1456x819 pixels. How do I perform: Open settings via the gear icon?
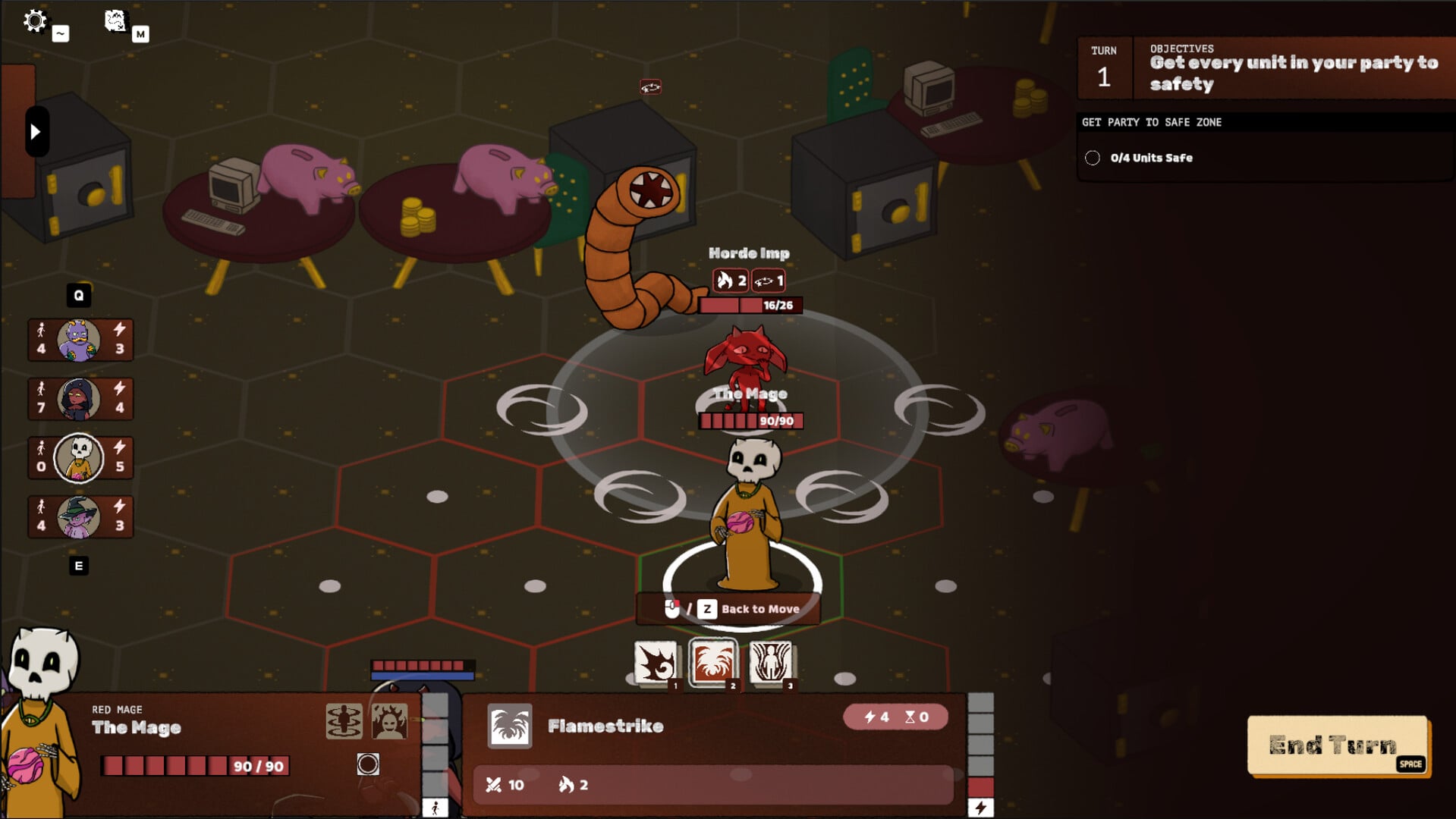click(x=35, y=20)
